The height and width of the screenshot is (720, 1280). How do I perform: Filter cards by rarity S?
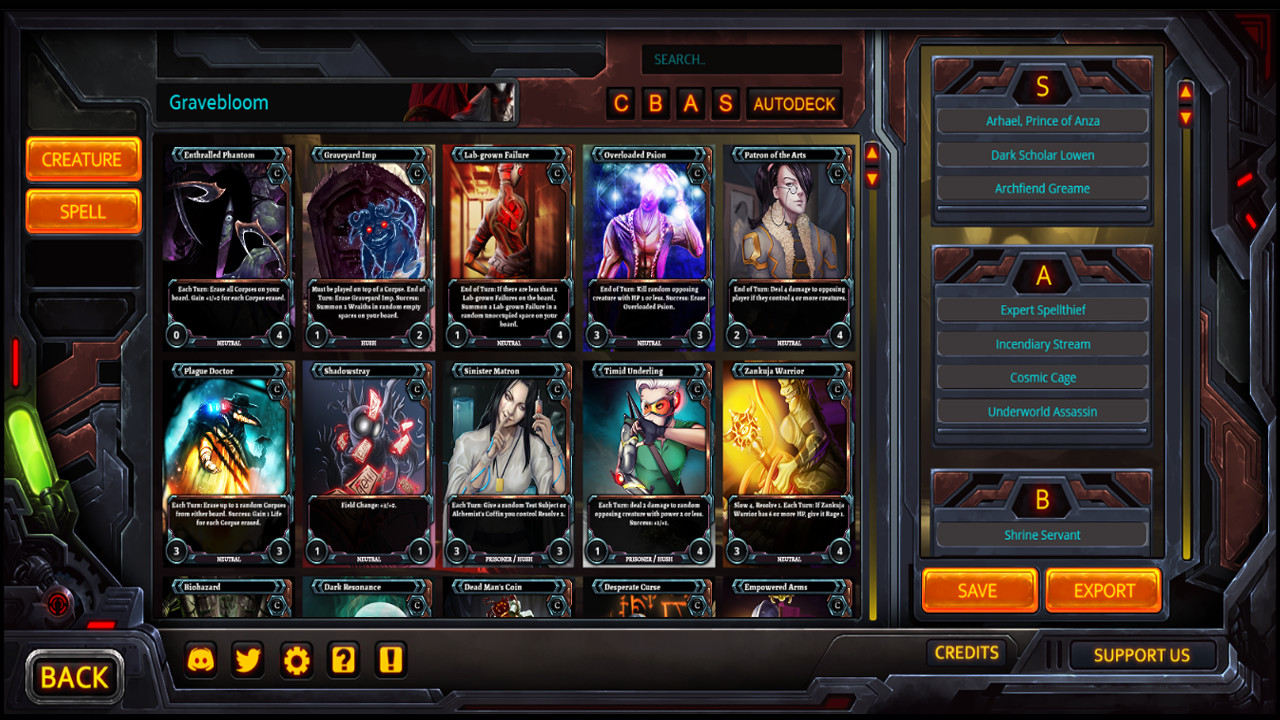(726, 104)
